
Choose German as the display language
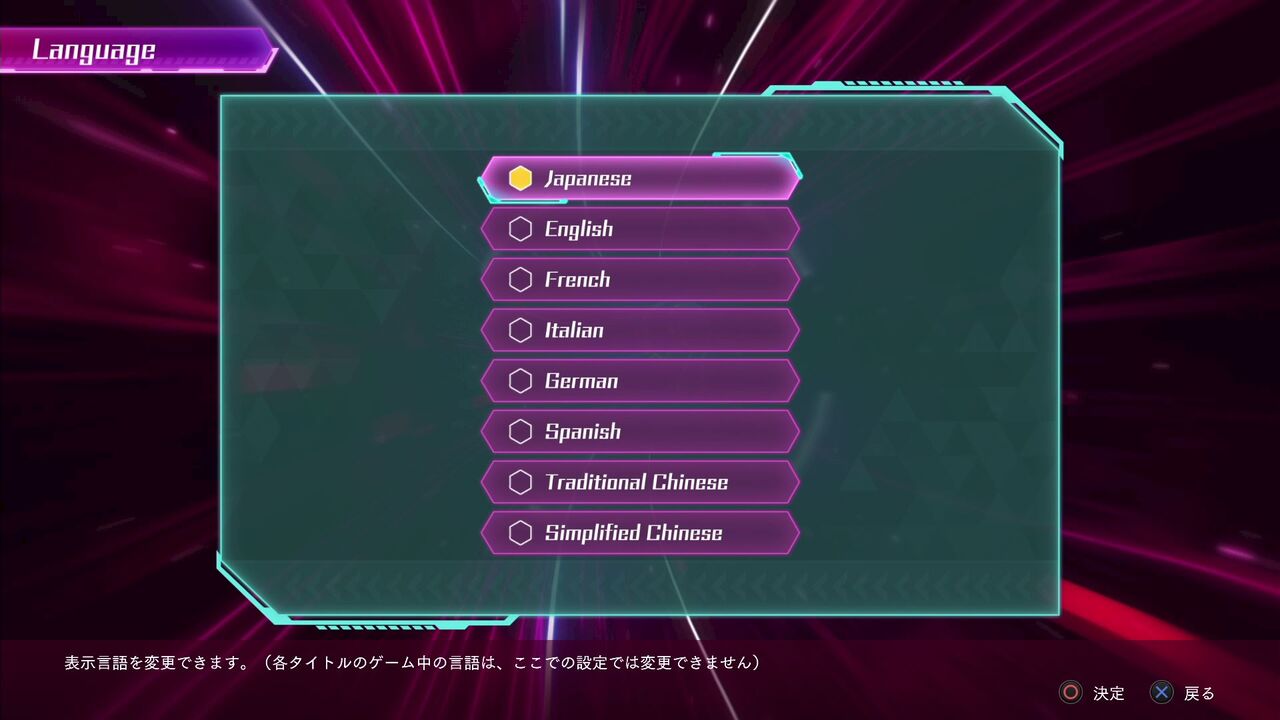point(640,380)
